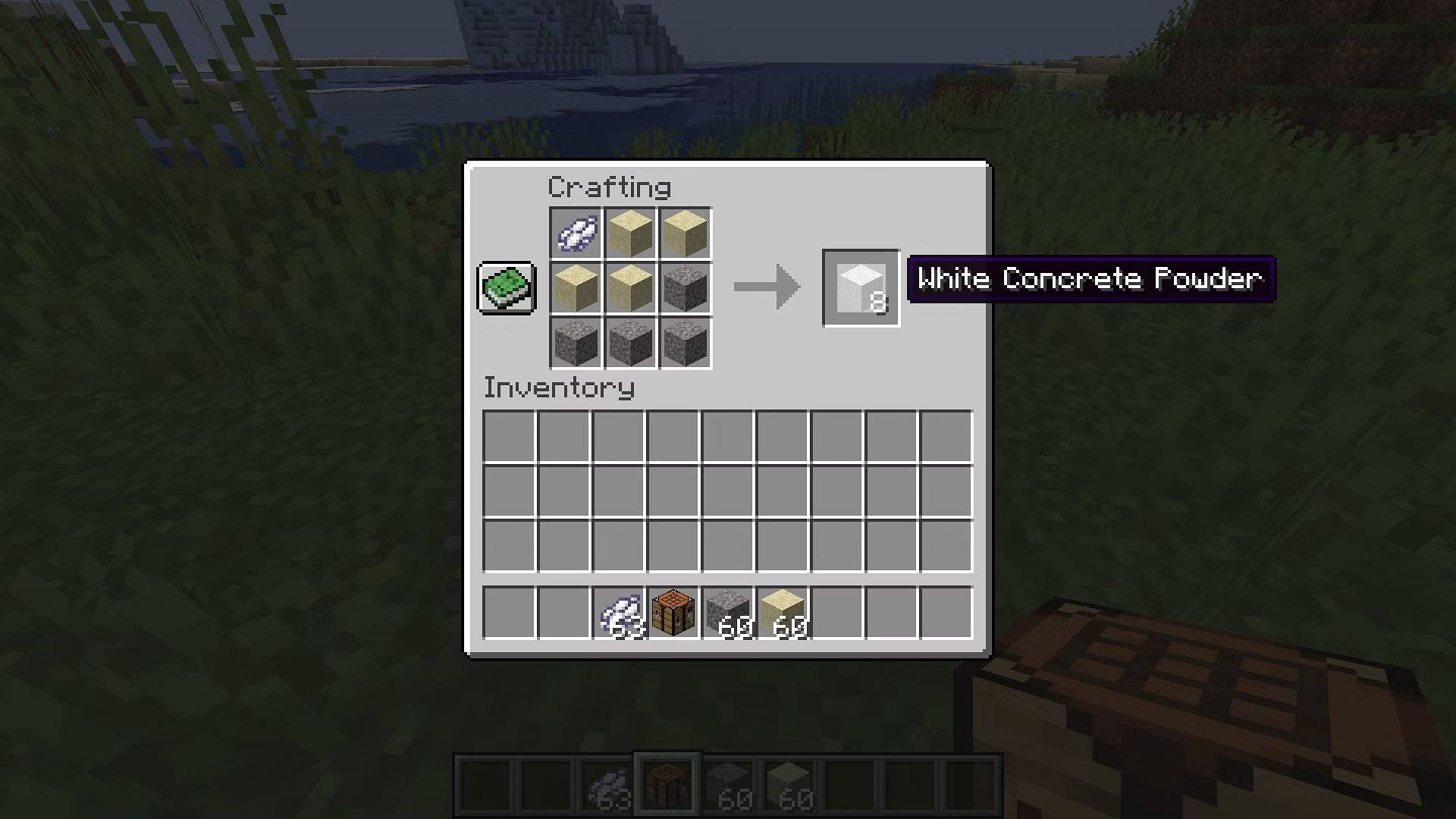Select gravel in bottom-right crafting slot
The height and width of the screenshot is (819, 1456).
click(684, 343)
